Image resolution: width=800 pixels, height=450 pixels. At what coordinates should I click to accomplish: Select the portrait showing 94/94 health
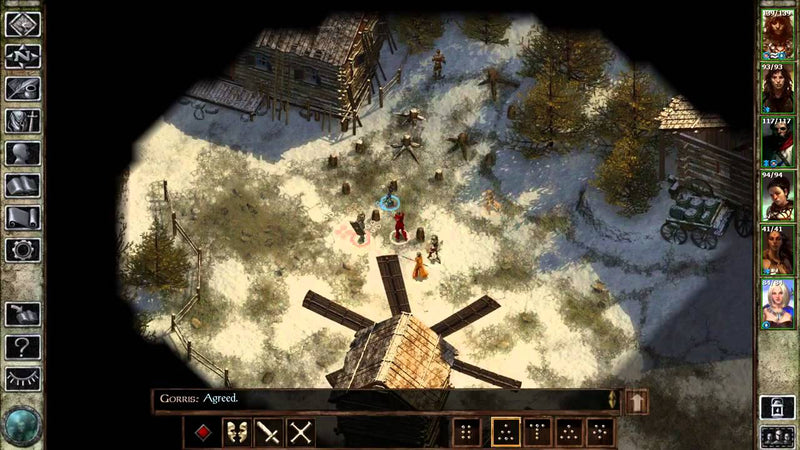tap(777, 198)
